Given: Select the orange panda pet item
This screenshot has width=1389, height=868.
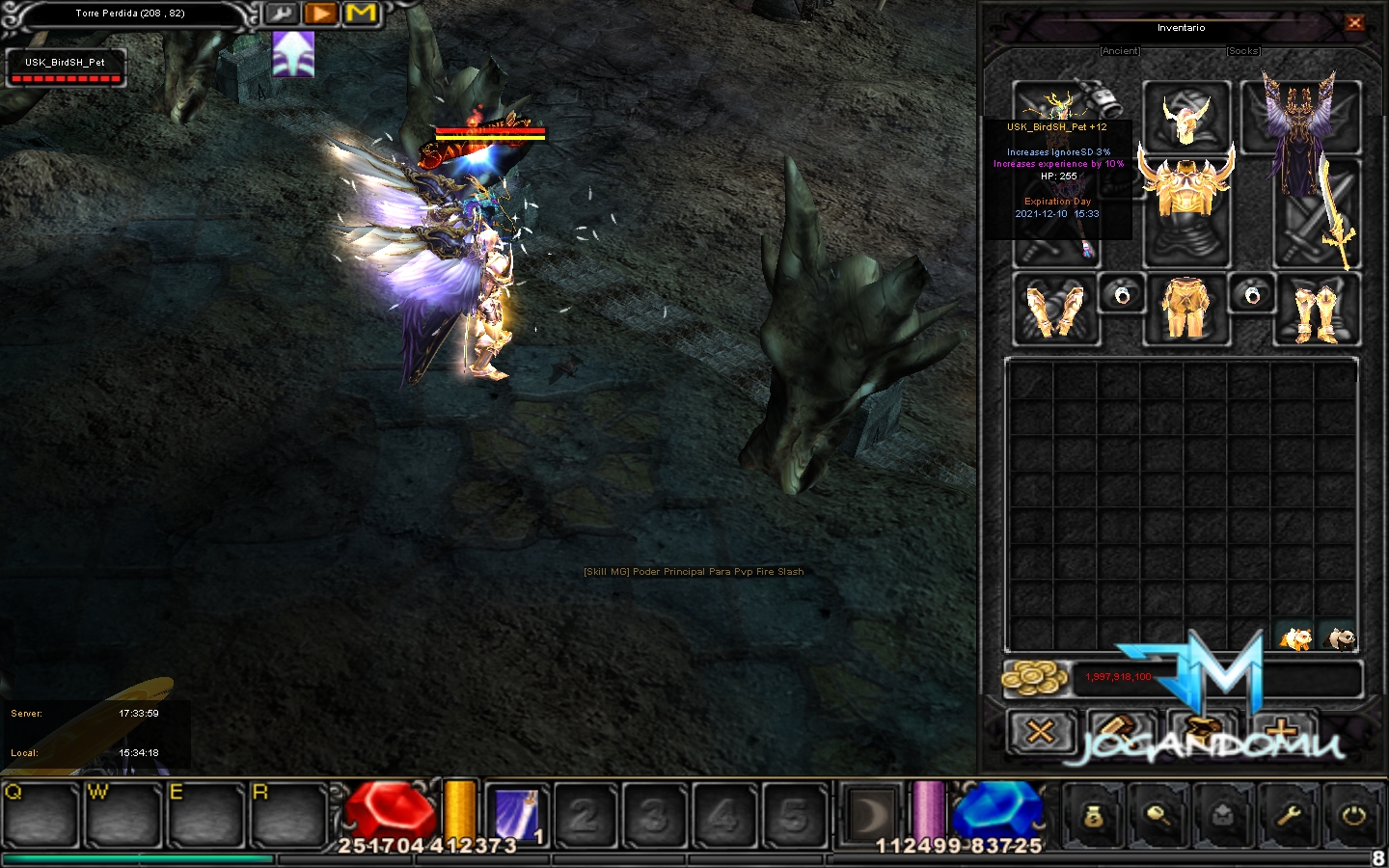Looking at the screenshot, I should tap(1295, 637).
